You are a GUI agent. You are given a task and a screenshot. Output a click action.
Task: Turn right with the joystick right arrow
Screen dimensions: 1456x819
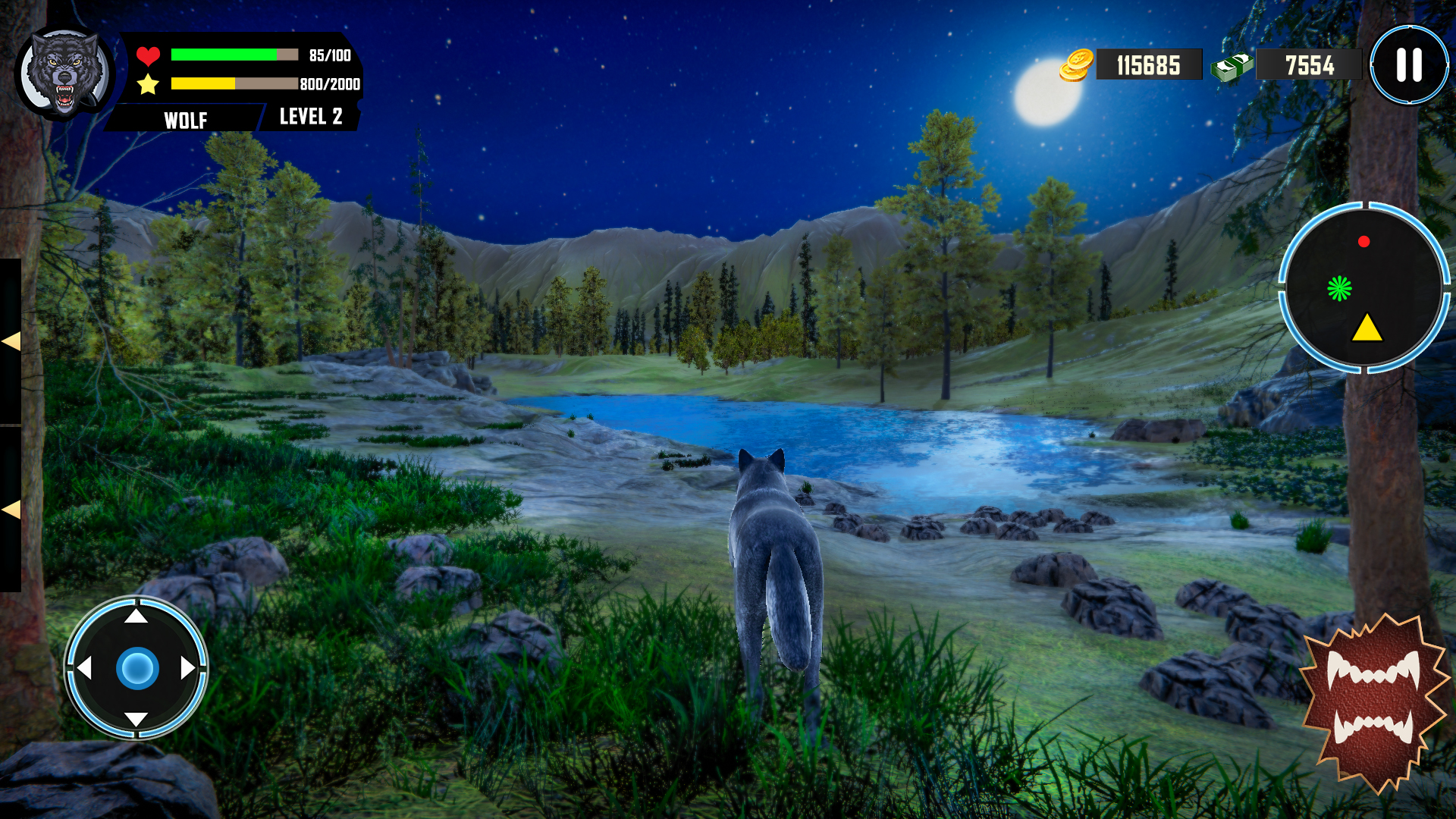coord(188,668)
